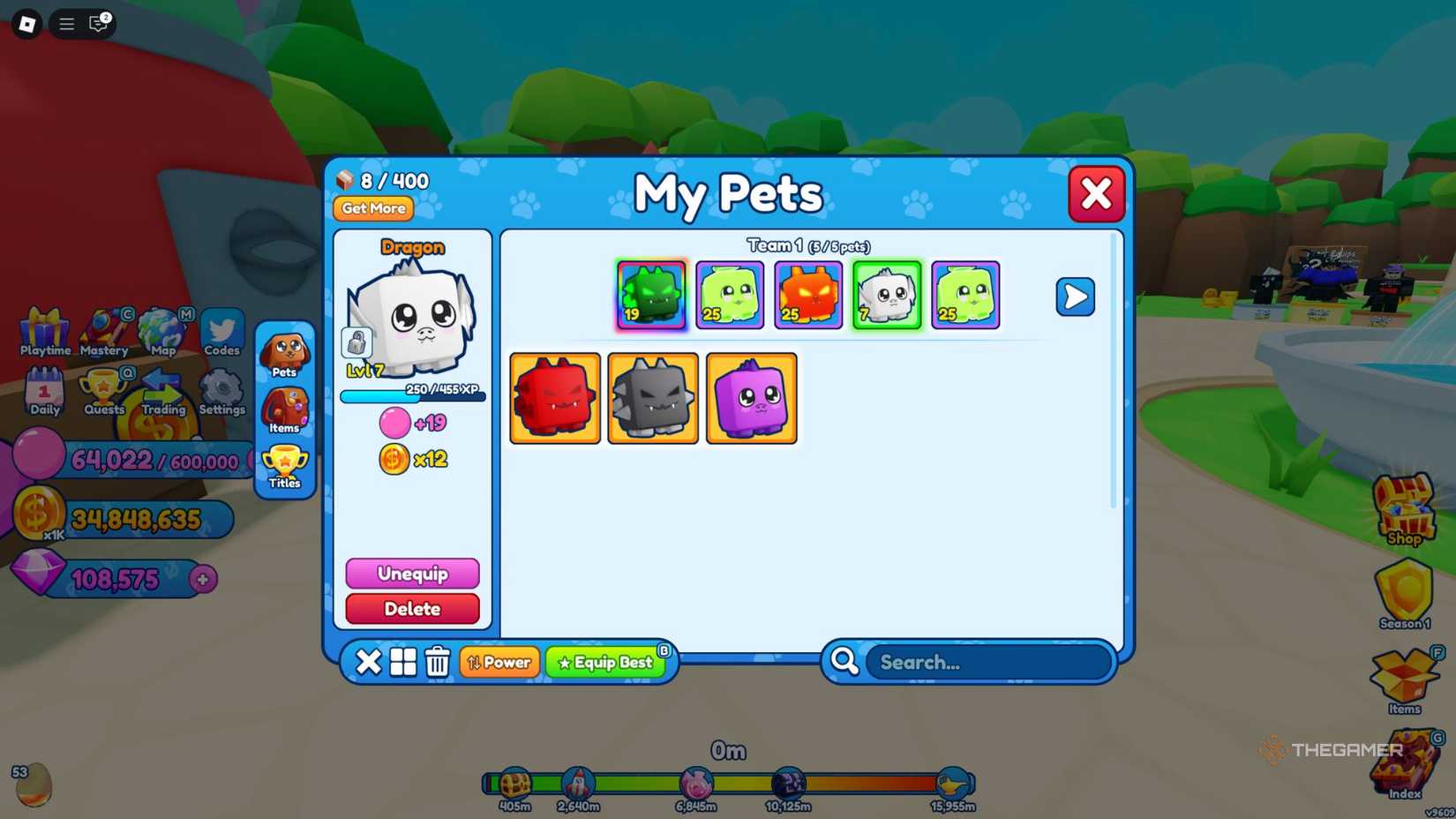1456x819 pixels.
Task: Toggle the grid view in the pets toolbar
Action: click(x=402, y=663)
